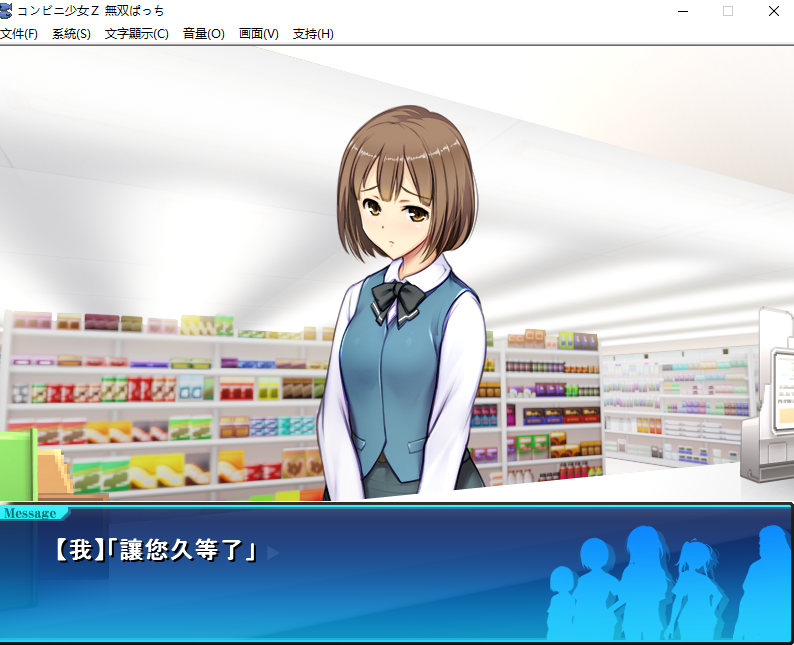Image resolution: width=794 pixels, height=645 pixels.
Task: Open the 文字顯示(C) menu
Action: (x=136, y=34)
